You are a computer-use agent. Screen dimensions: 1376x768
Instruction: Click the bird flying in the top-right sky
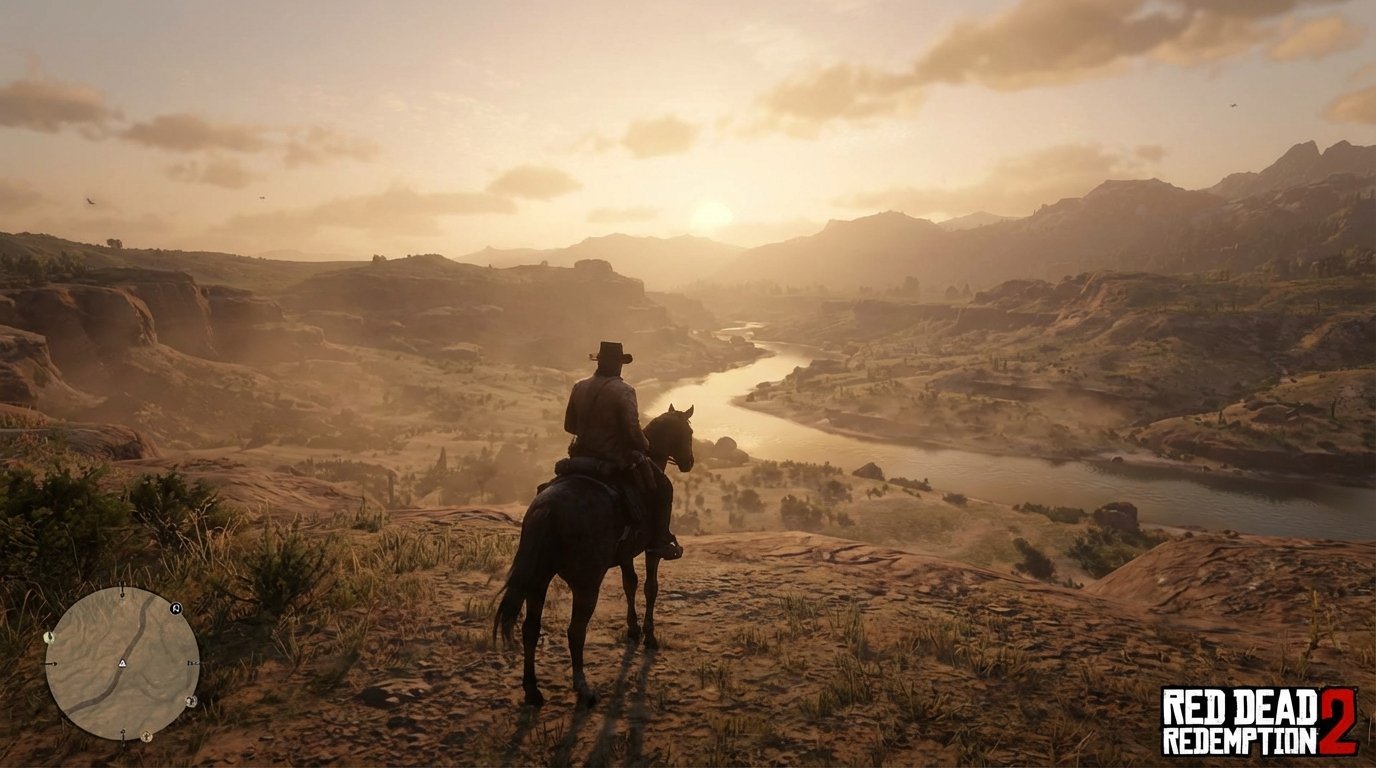click(x=1233, y=106)
